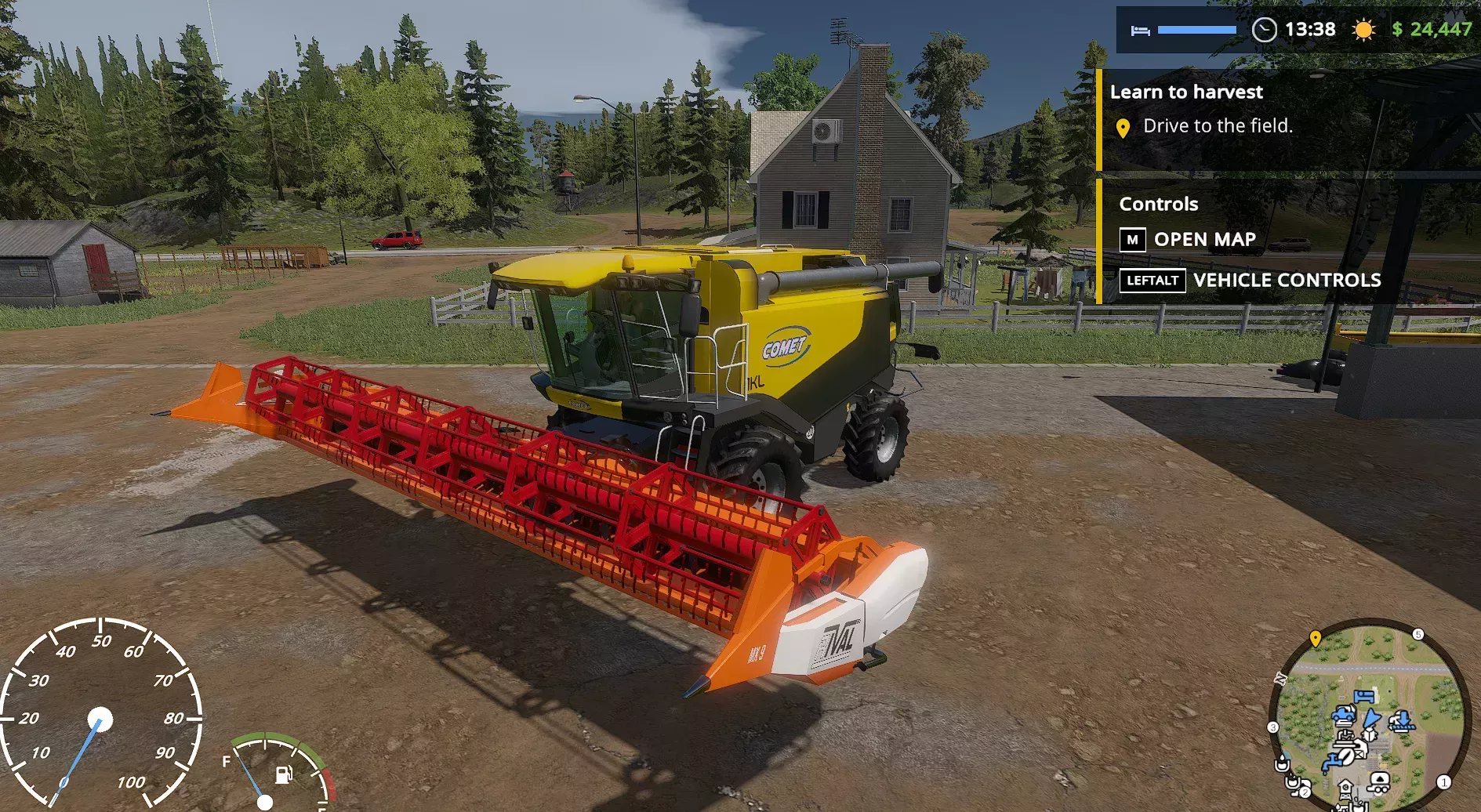Select the yellow waypoint pin on the minimap
The width and height of the screenshot is (1481, 812).
pyautogui.click(x=1316, y=638)
